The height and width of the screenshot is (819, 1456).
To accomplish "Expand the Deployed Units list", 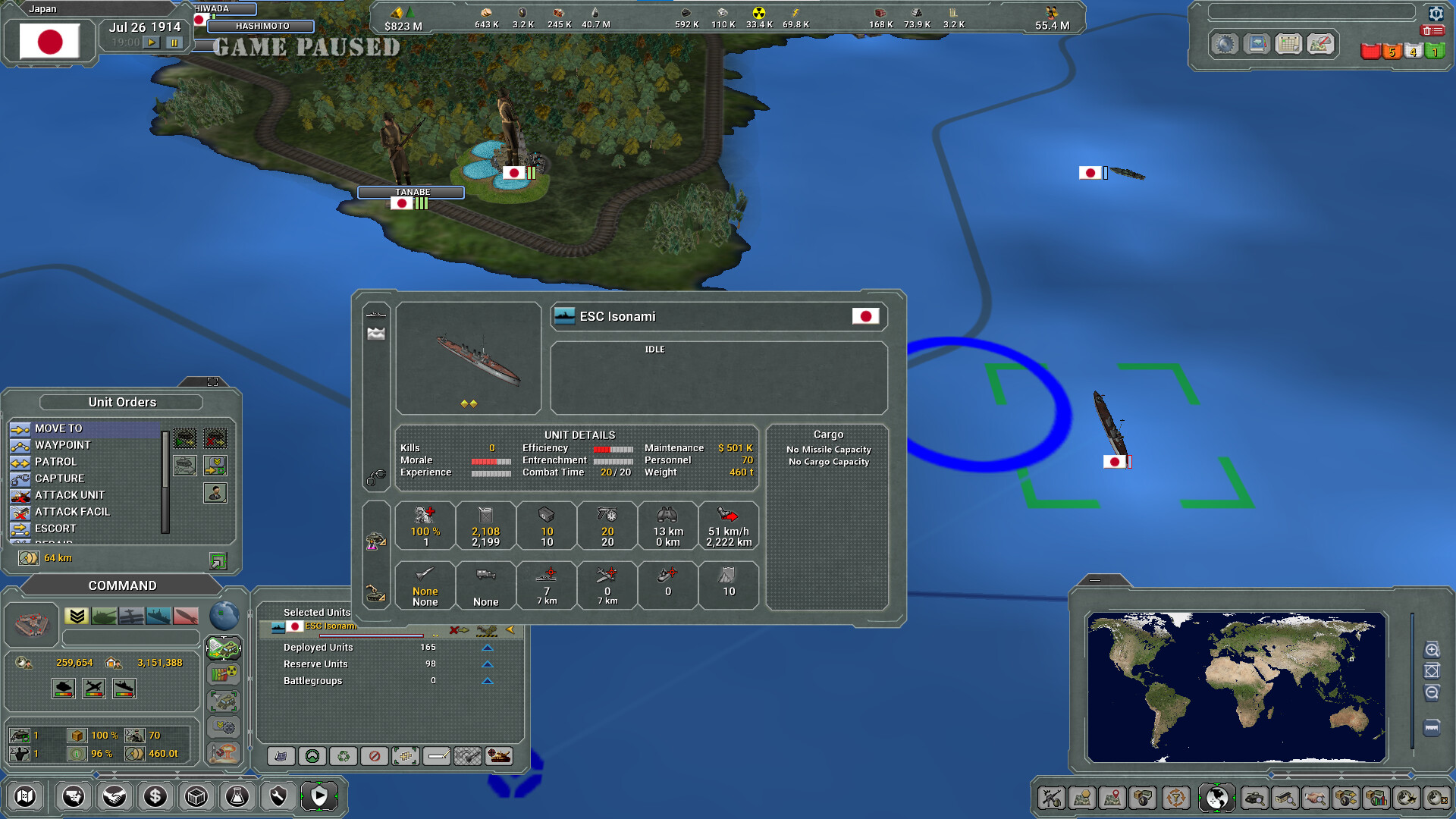I will pyautogui.click(x=487, y=648).
